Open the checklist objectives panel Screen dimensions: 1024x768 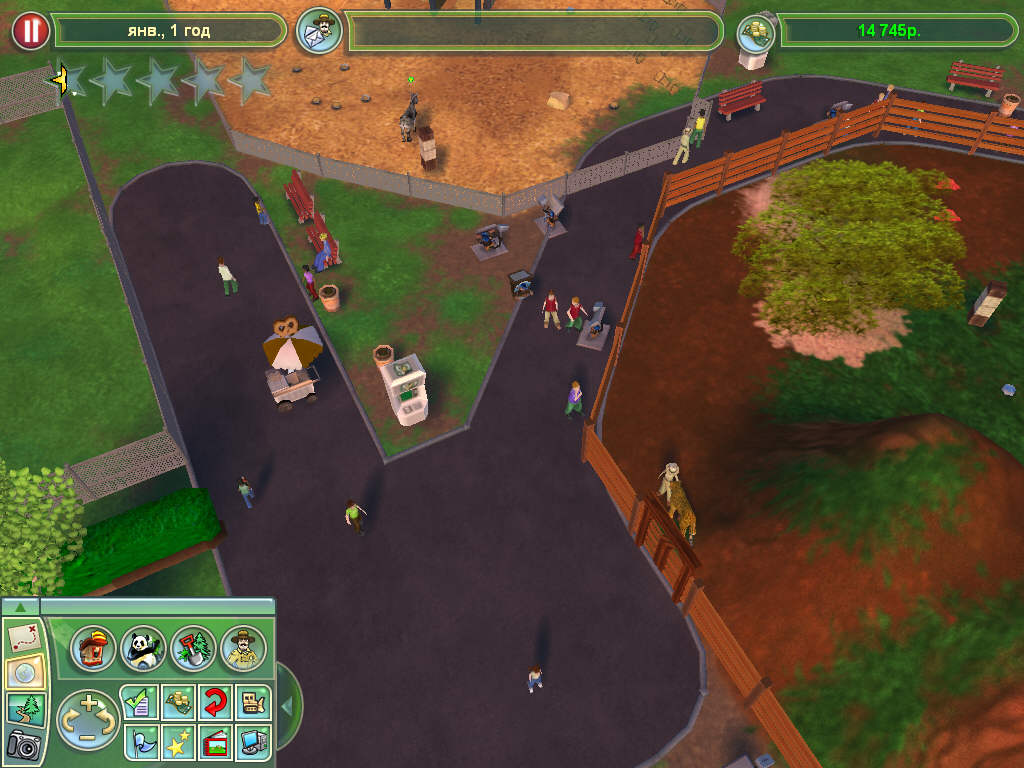point(137,702)
